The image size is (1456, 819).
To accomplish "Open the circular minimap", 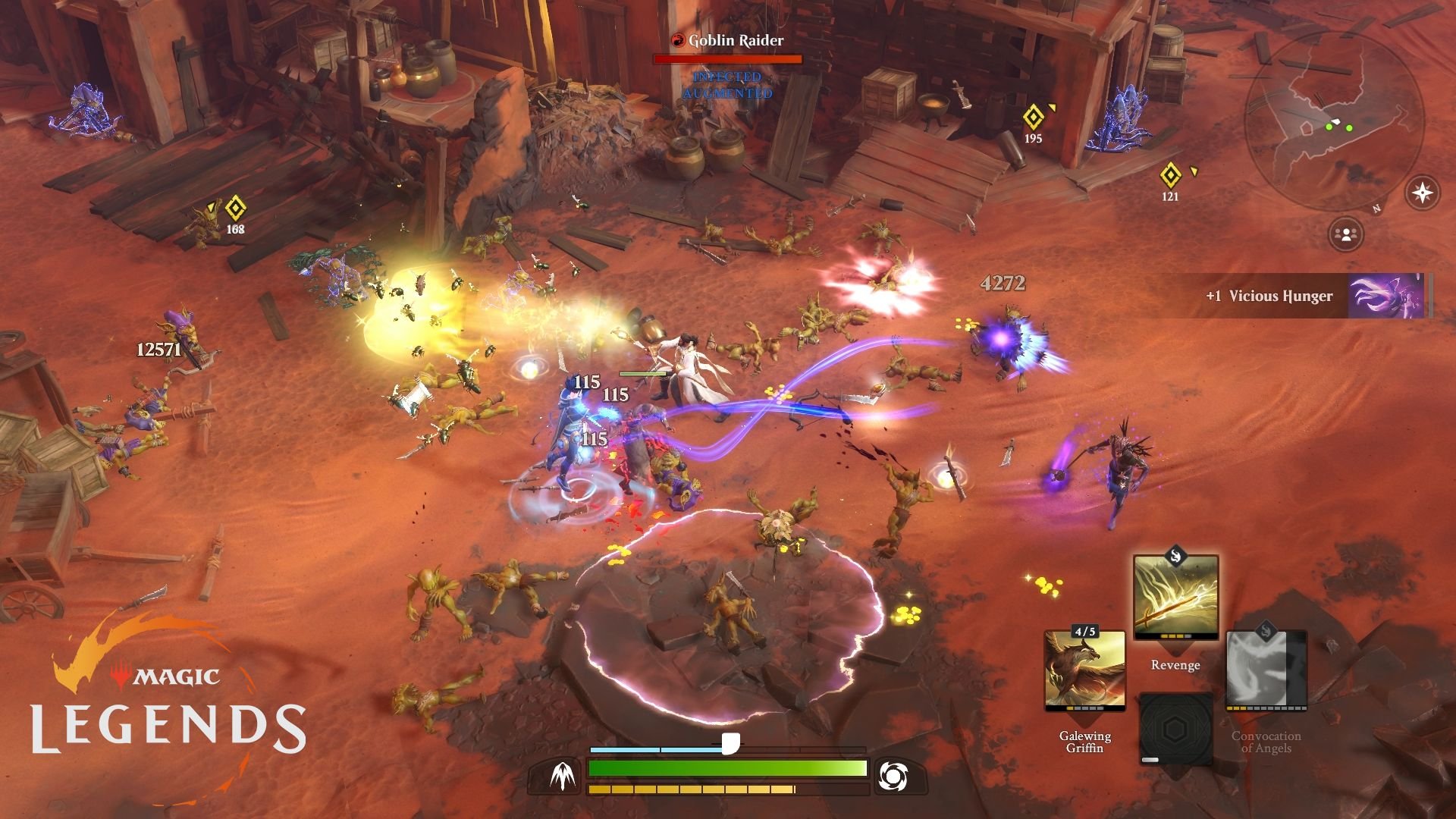I will point(1335,121).
